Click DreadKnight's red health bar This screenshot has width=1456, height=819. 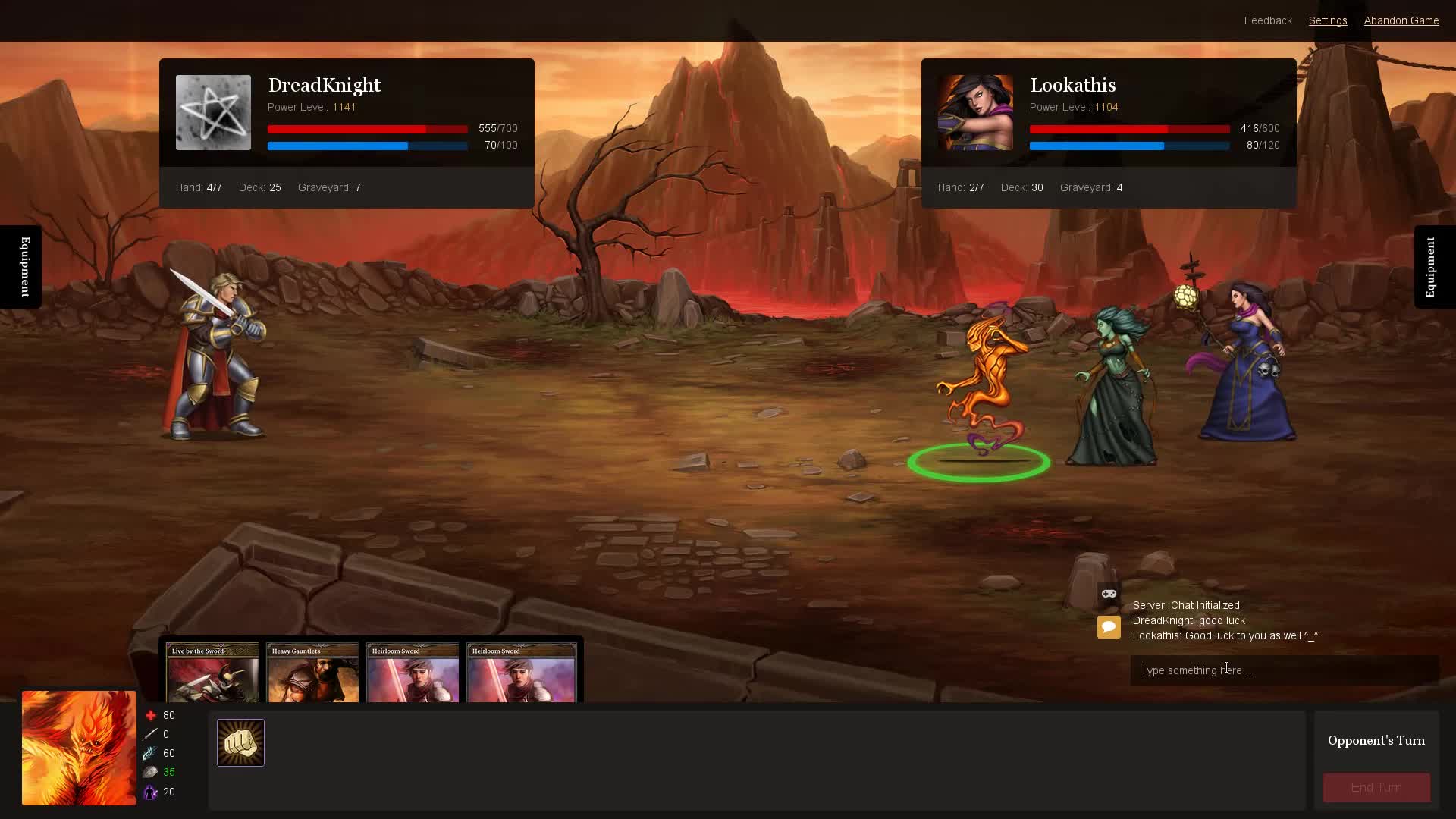367,129
